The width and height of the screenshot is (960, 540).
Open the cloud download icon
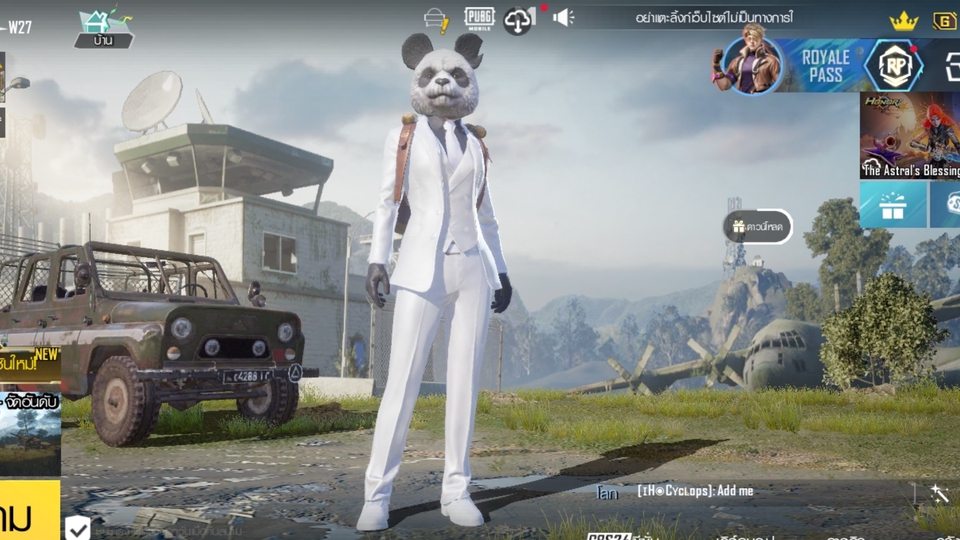tap(519, 19)
